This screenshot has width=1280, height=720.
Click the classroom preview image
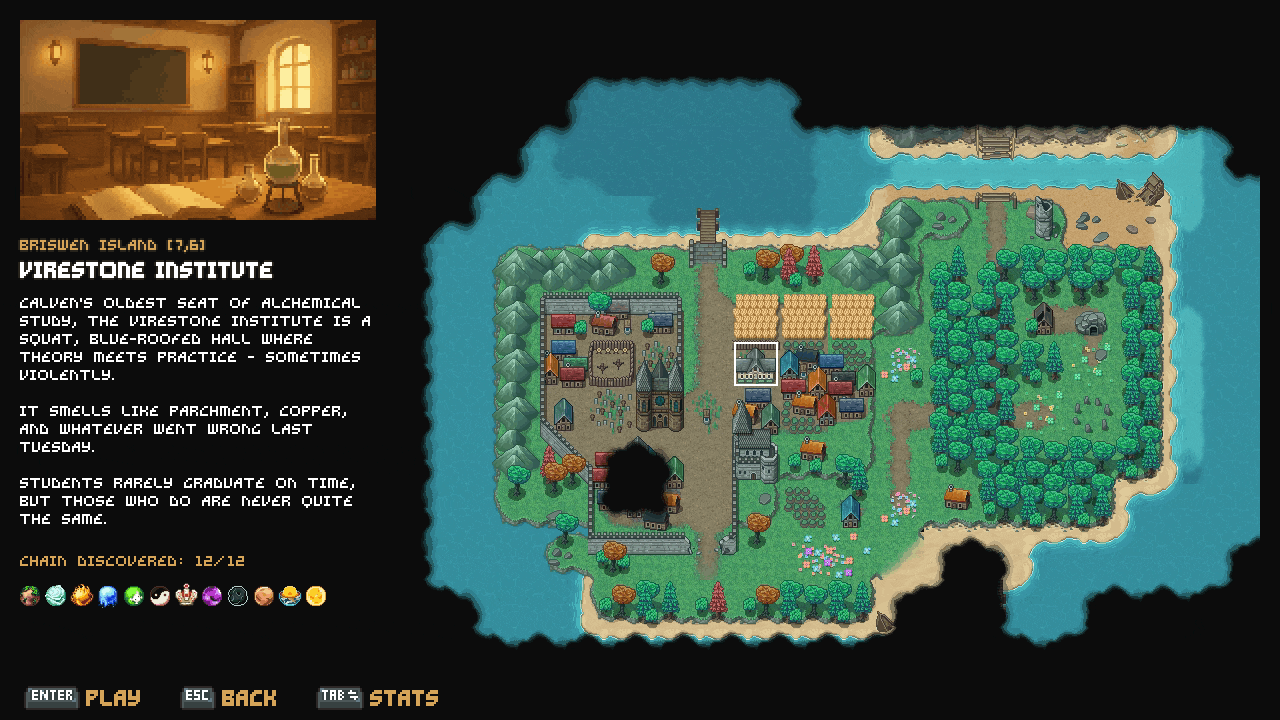(x=198, y=120)
